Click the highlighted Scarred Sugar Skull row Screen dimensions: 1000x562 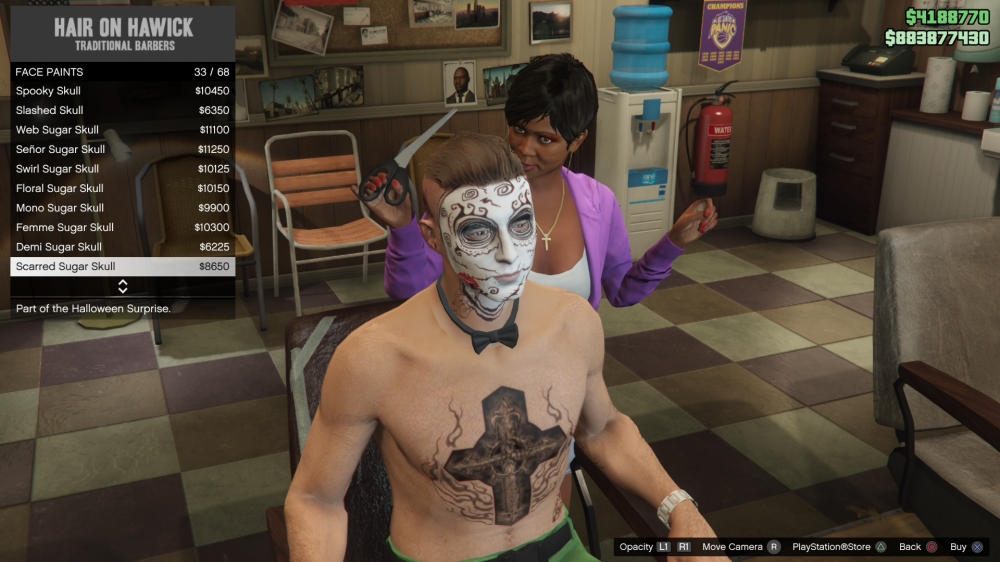(x=122, y=266)
